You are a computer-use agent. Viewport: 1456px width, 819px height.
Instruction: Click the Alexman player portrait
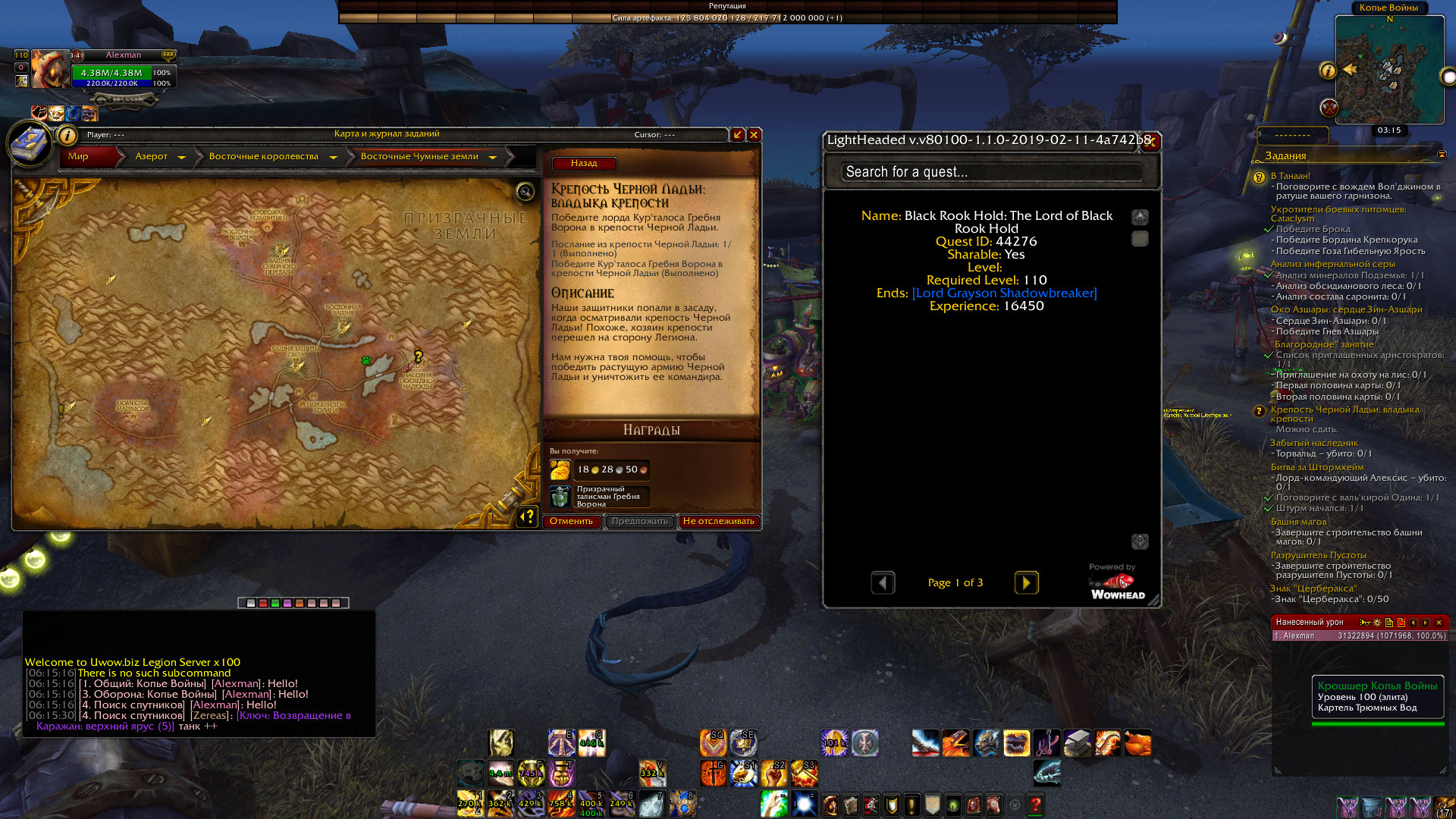tap(49, 71)
